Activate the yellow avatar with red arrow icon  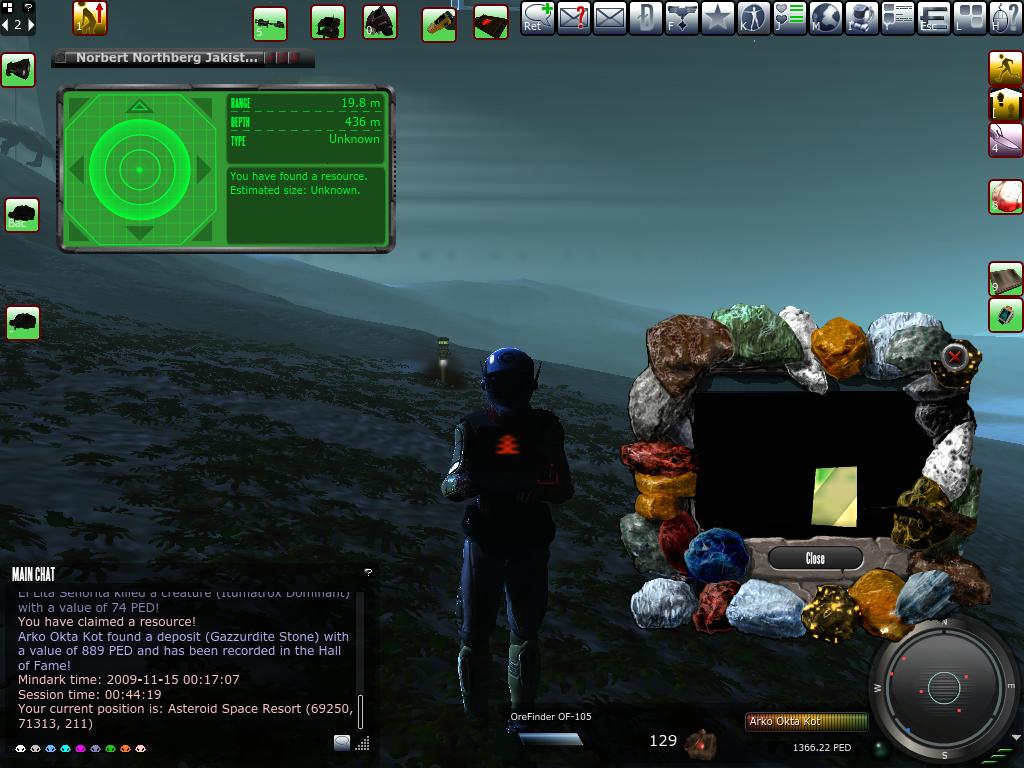click(x=90, y=18)
